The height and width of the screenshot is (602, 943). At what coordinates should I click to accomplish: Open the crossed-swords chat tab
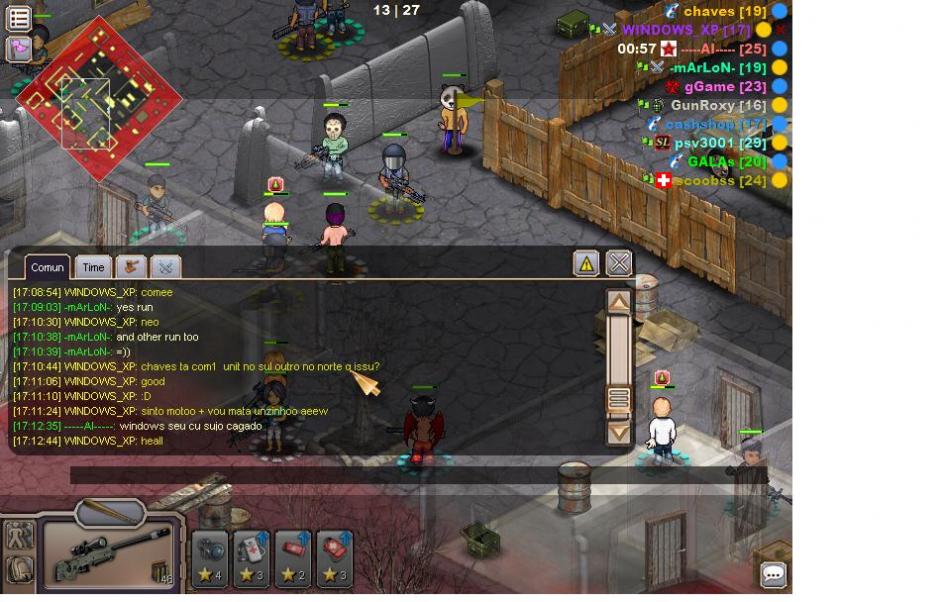pos(165,267)
